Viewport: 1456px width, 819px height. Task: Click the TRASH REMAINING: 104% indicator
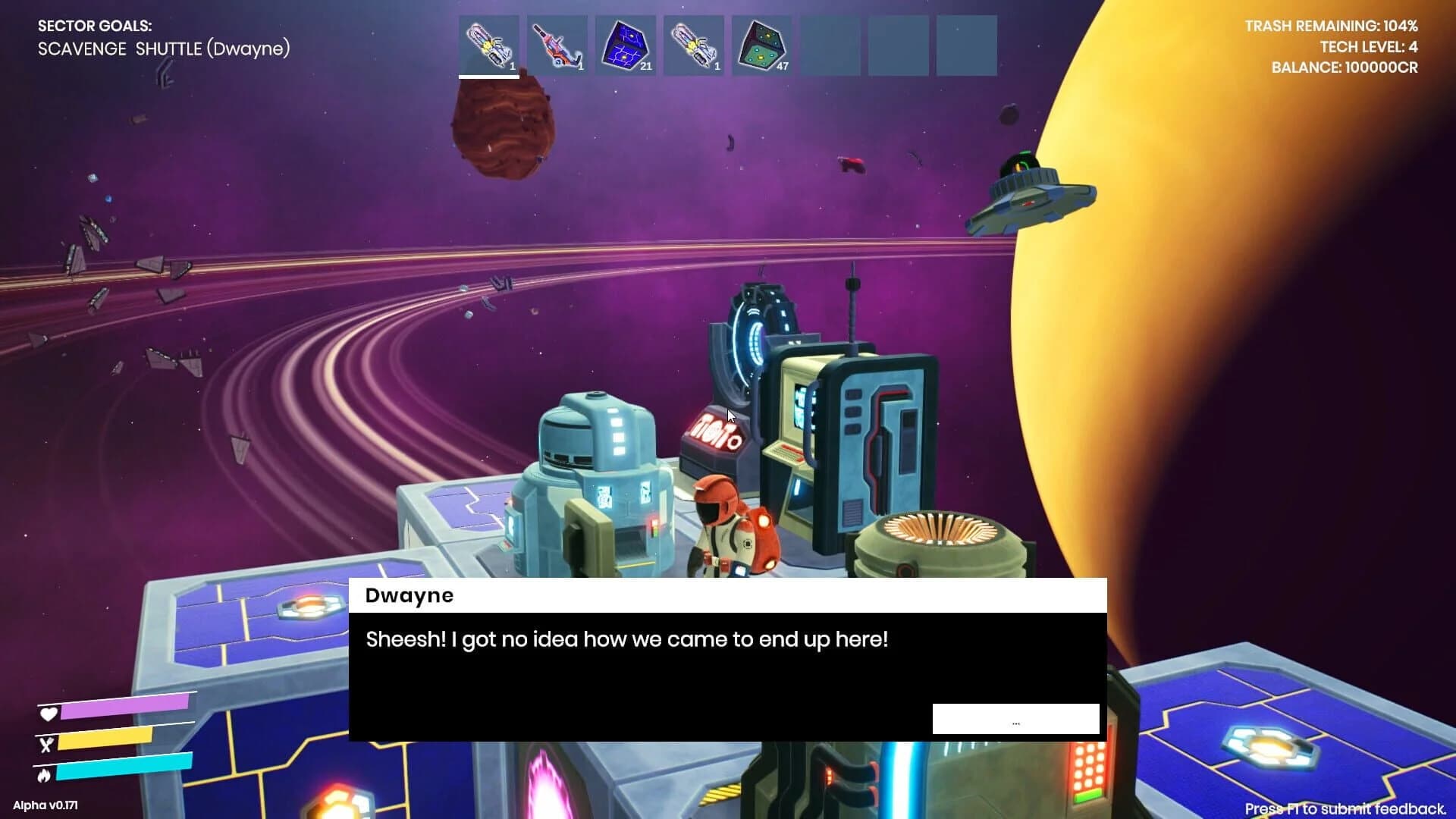[x=1332, y=25]
